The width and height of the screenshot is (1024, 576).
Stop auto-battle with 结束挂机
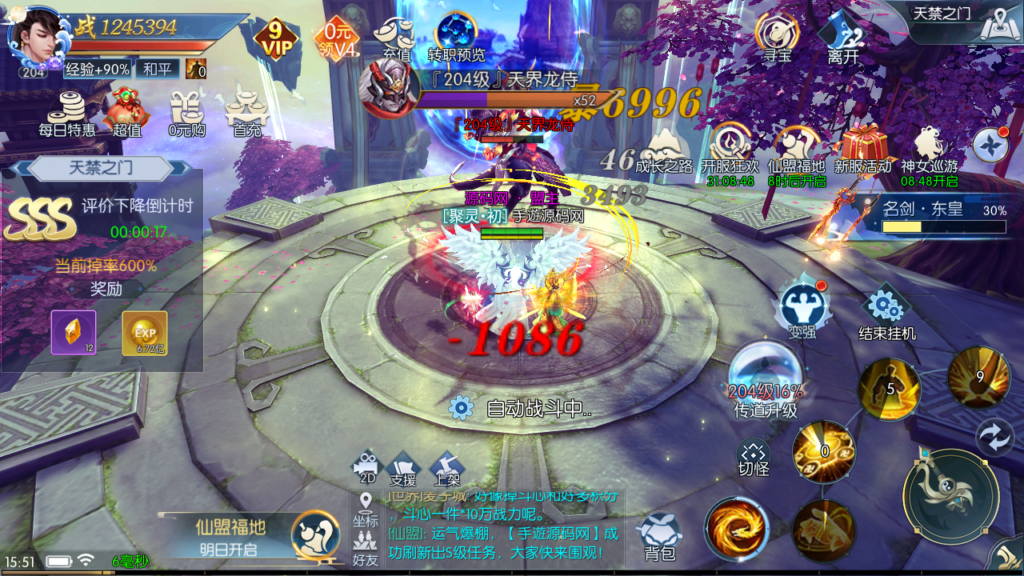coord(886,312)
